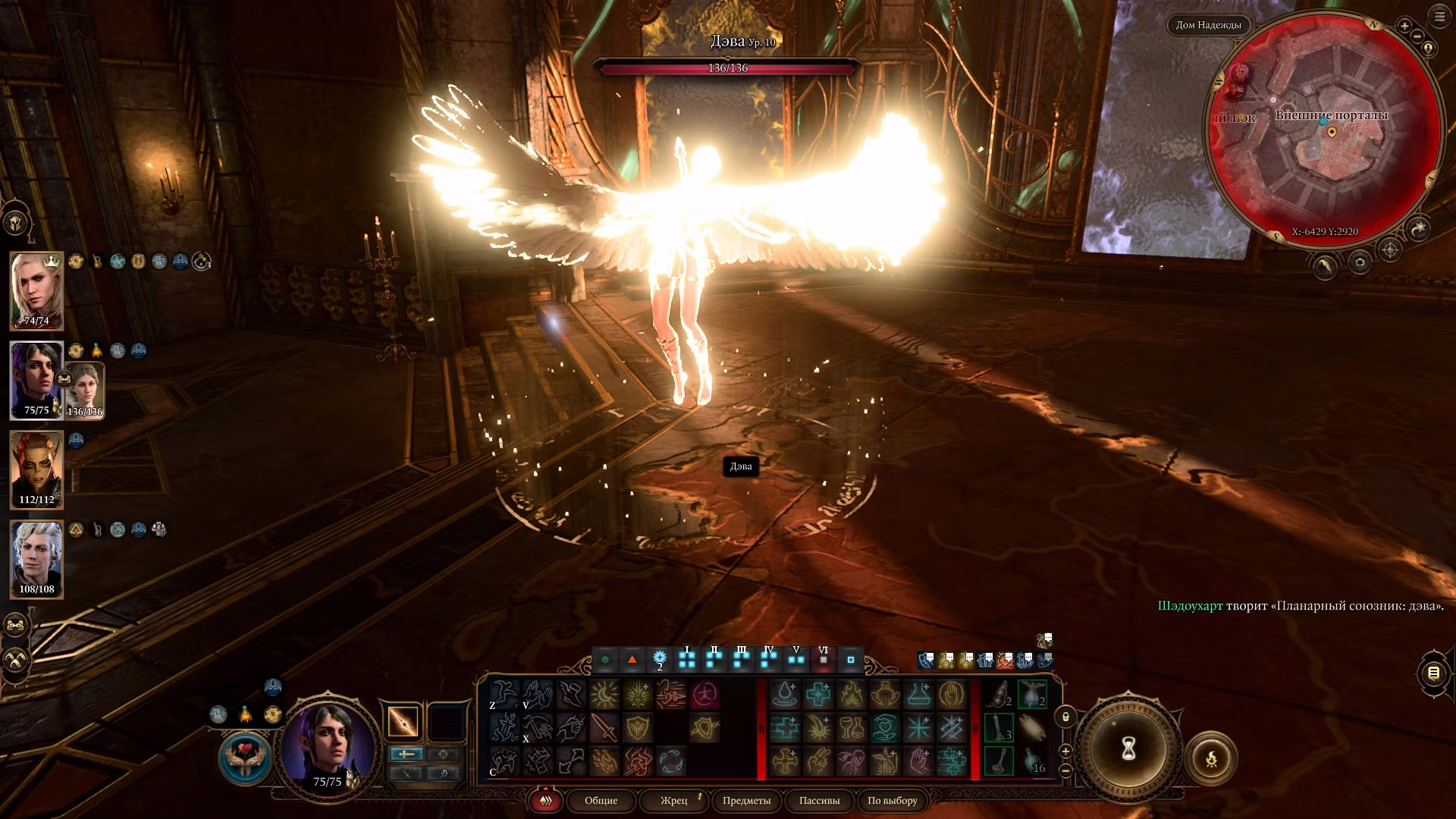Show the Пассивы hotbar tab

819,801
